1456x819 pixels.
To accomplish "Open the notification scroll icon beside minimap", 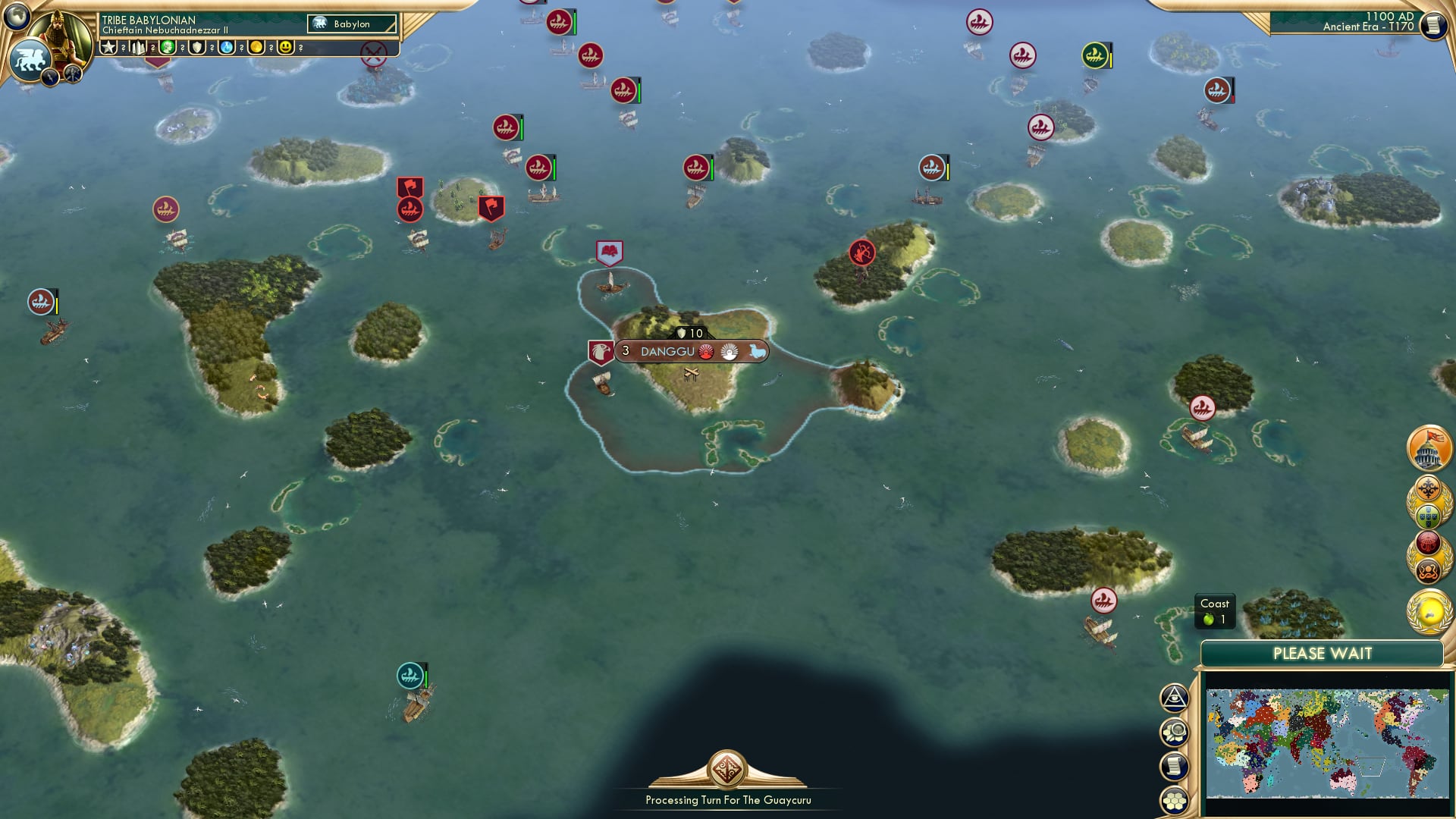I will point(1175,765).
